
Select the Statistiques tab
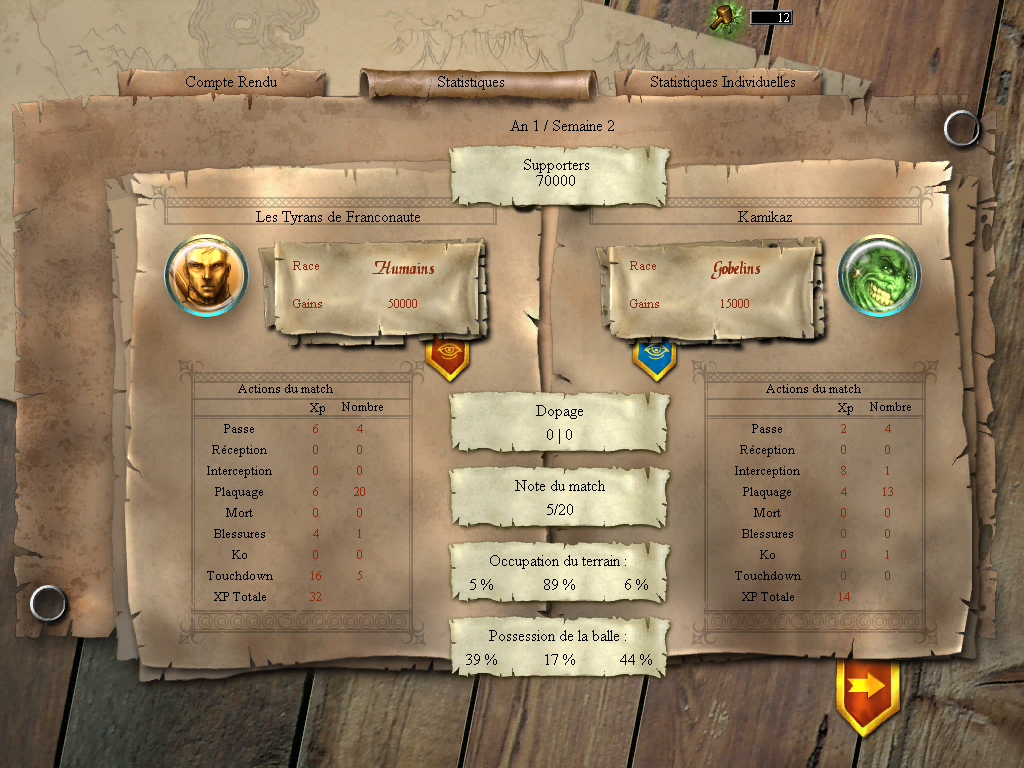(x=471, y=82)
